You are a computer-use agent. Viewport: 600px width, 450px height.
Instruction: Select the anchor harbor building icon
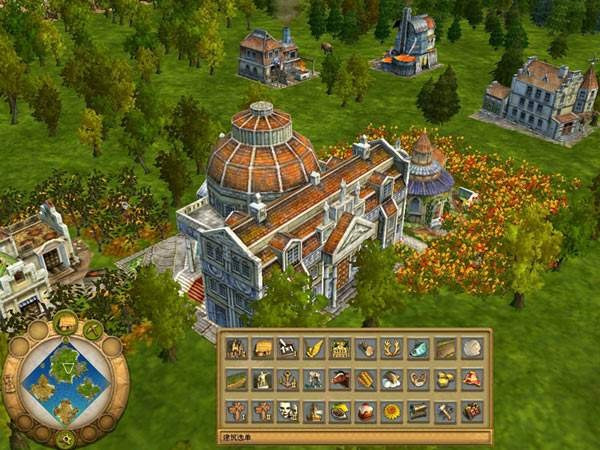click(x=288, y=379)
